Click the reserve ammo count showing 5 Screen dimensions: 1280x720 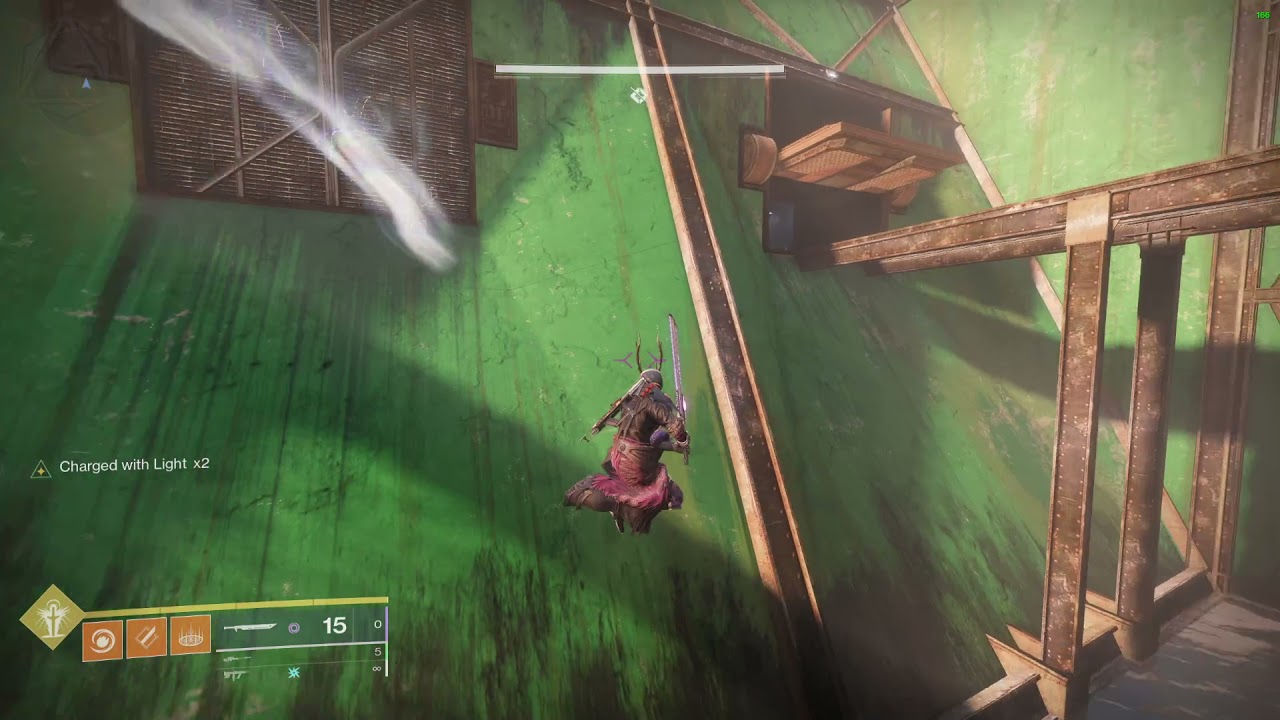coord(378,651)
